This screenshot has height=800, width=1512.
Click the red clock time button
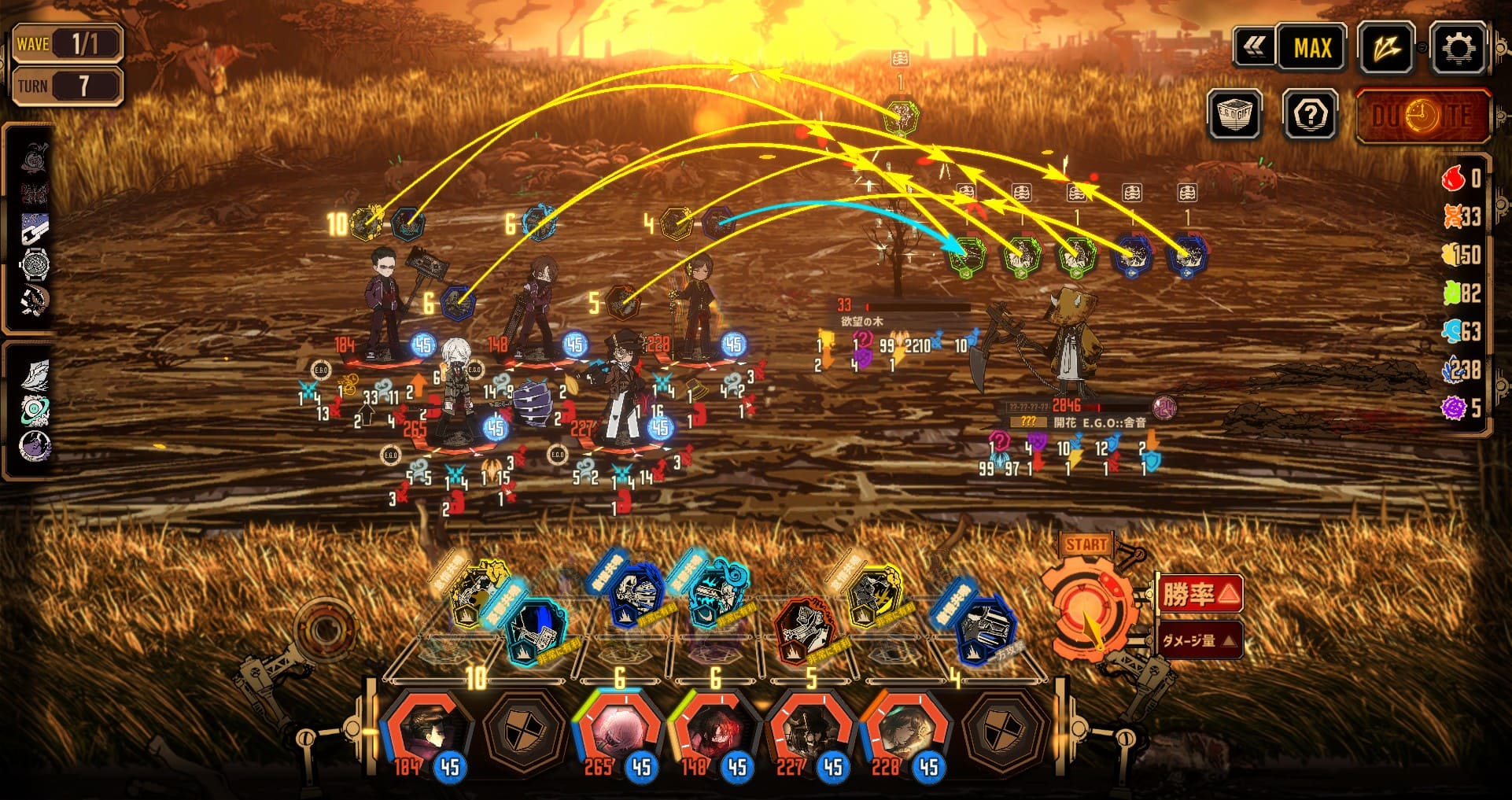[x=1422, y=116]
